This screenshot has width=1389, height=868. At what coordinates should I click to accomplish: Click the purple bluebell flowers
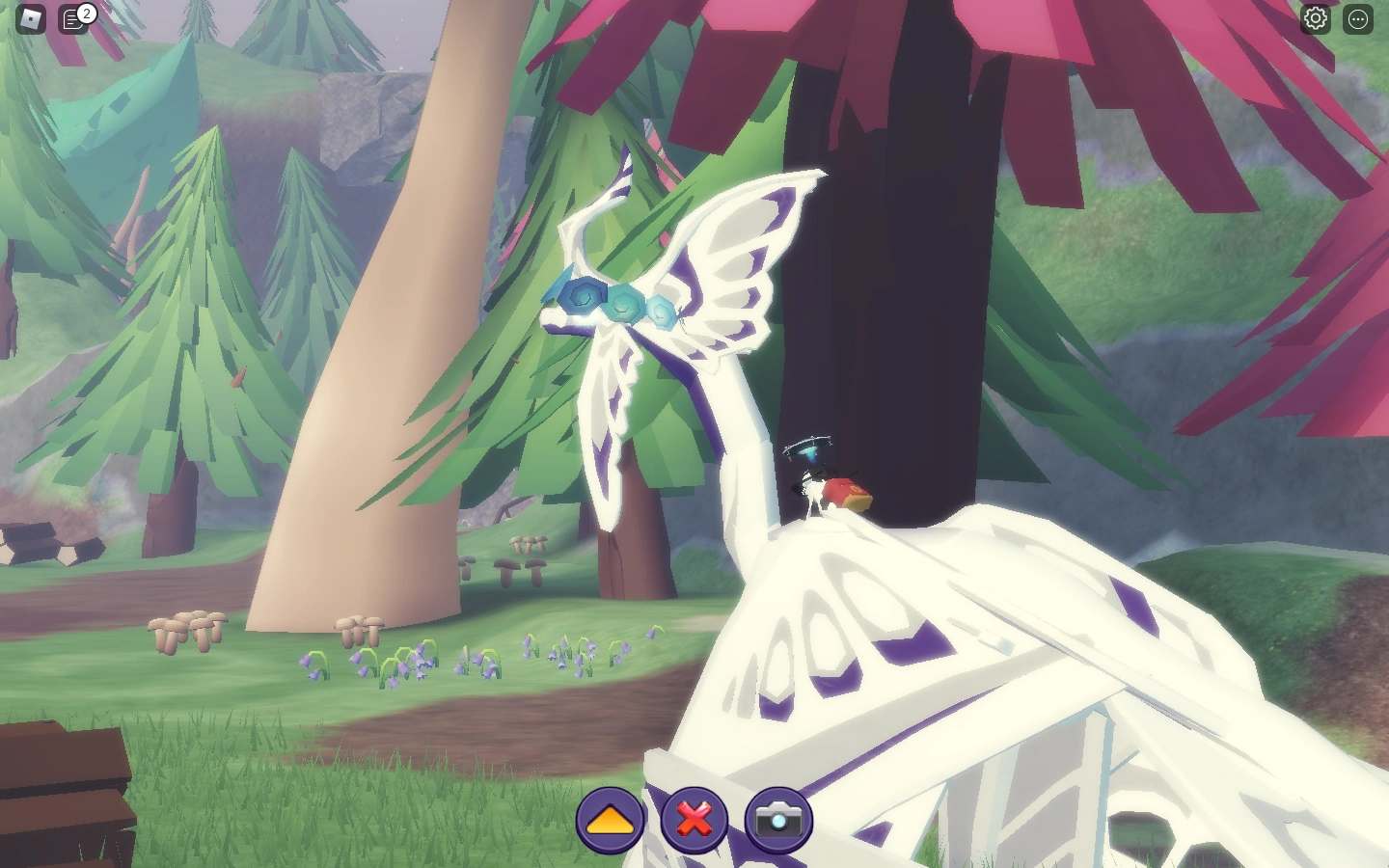point(405,661)
